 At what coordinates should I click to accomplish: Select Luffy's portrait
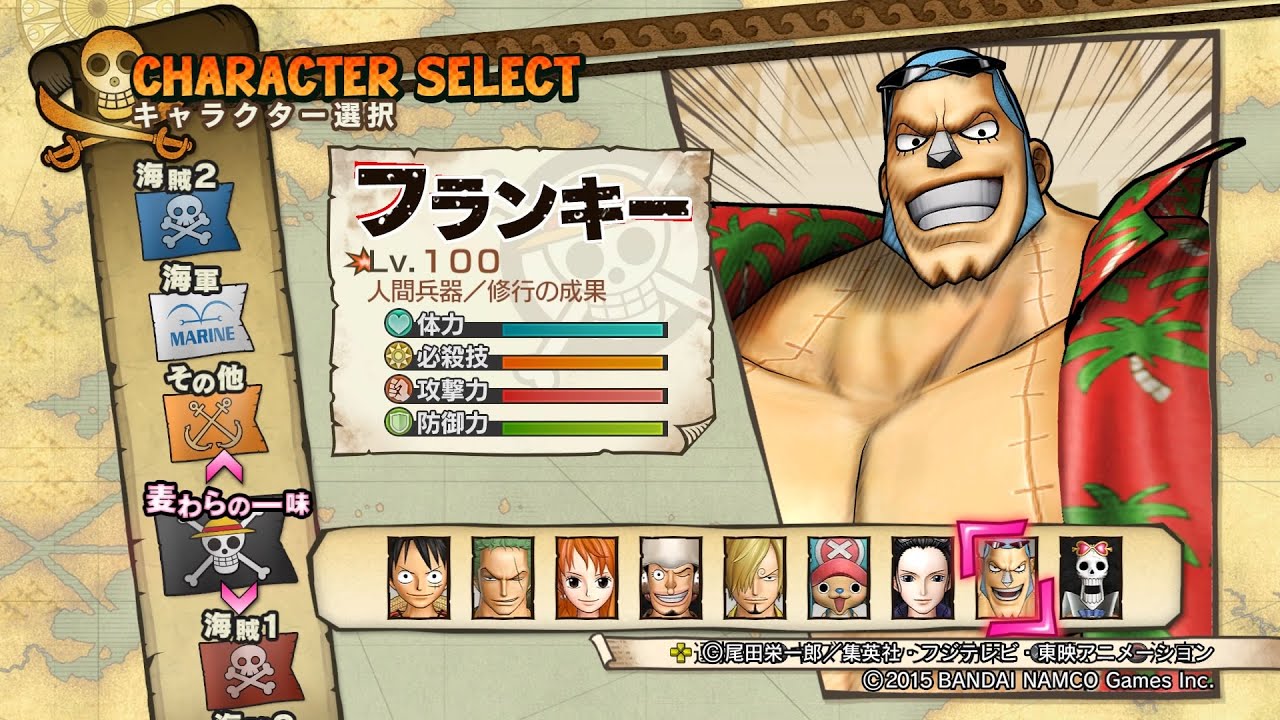pyautogui.click(x=418, y=577)
